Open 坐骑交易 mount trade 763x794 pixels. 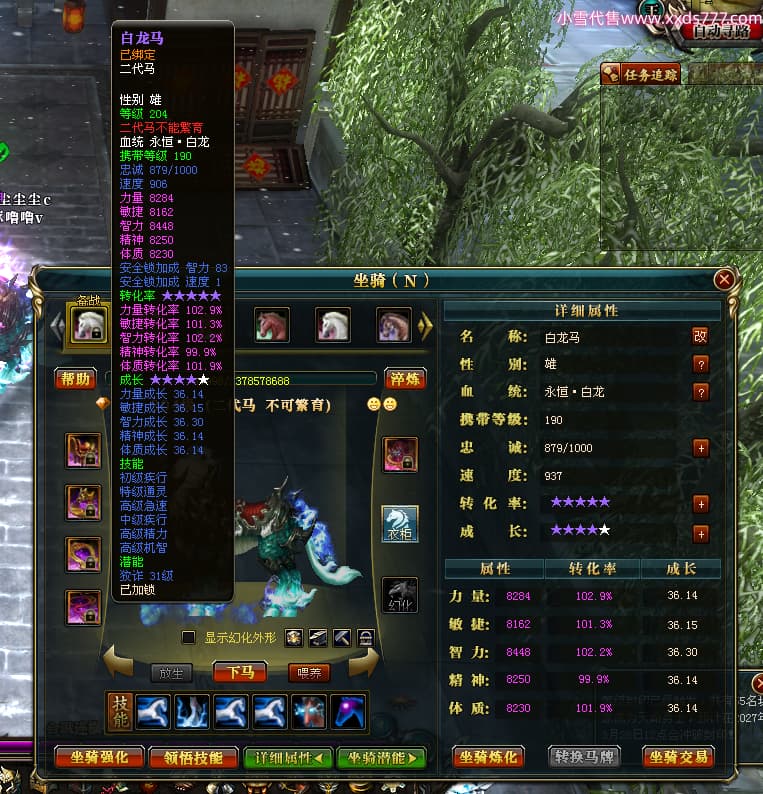pos(679,757)
